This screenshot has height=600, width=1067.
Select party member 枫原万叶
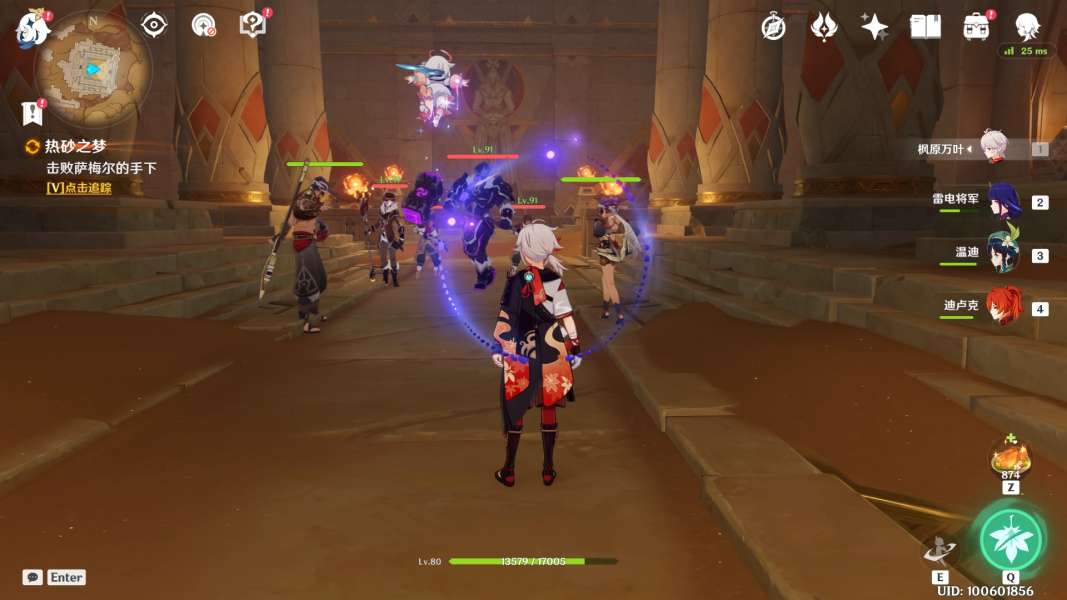click(994, 149)
